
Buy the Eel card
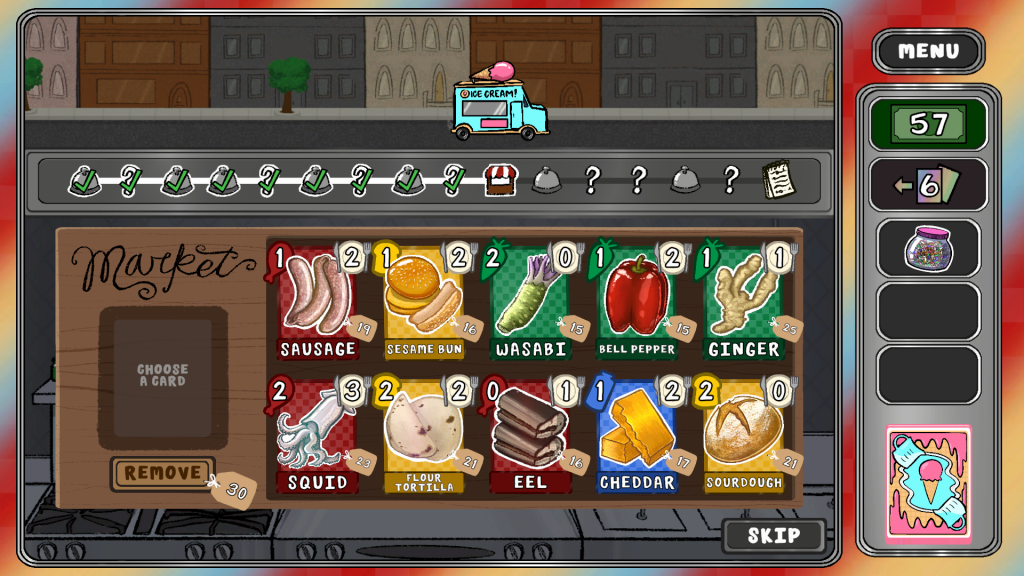click(530, 437)
